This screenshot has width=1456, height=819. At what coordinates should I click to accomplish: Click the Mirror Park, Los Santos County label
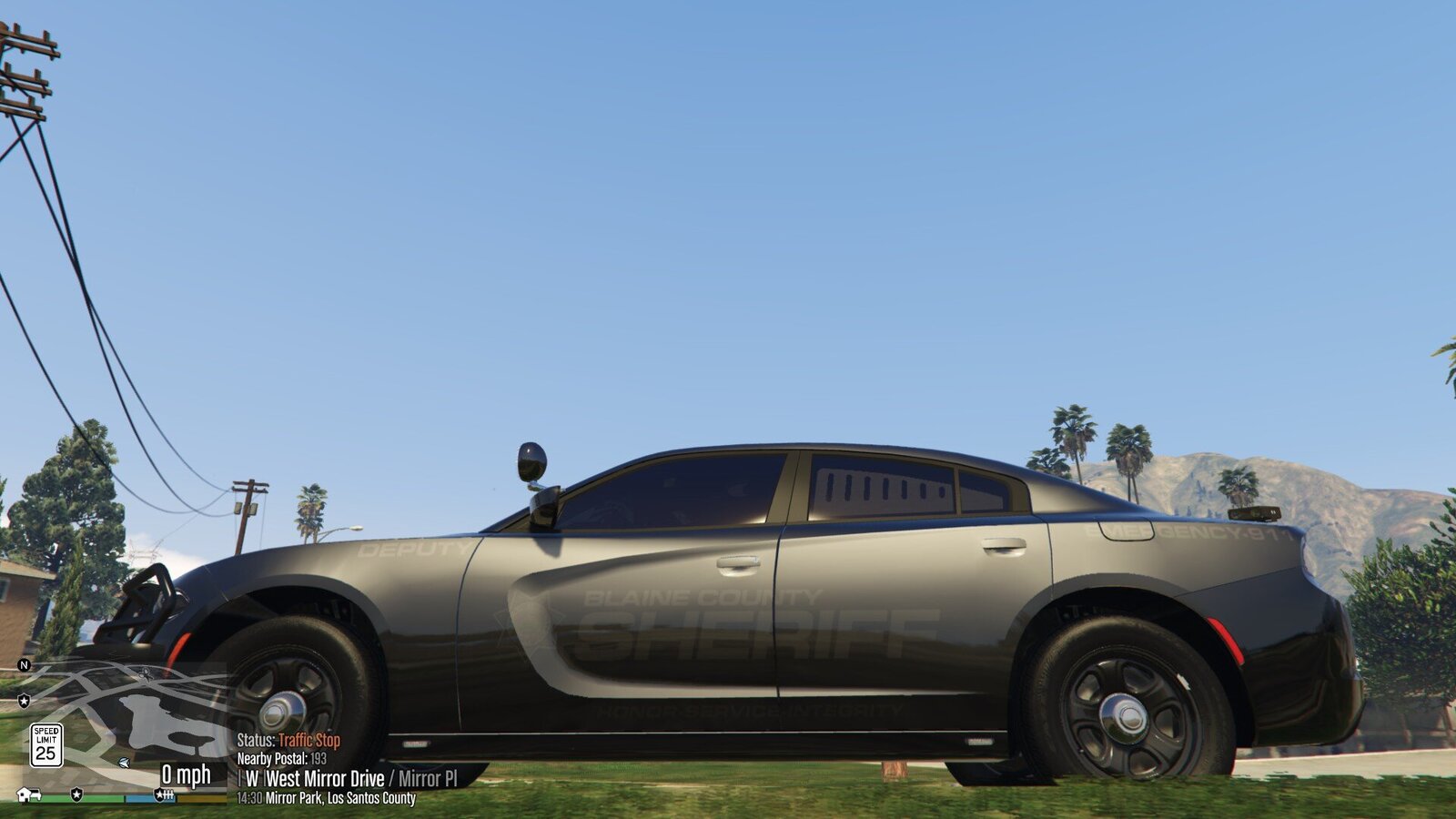click(x=340, y=797)
